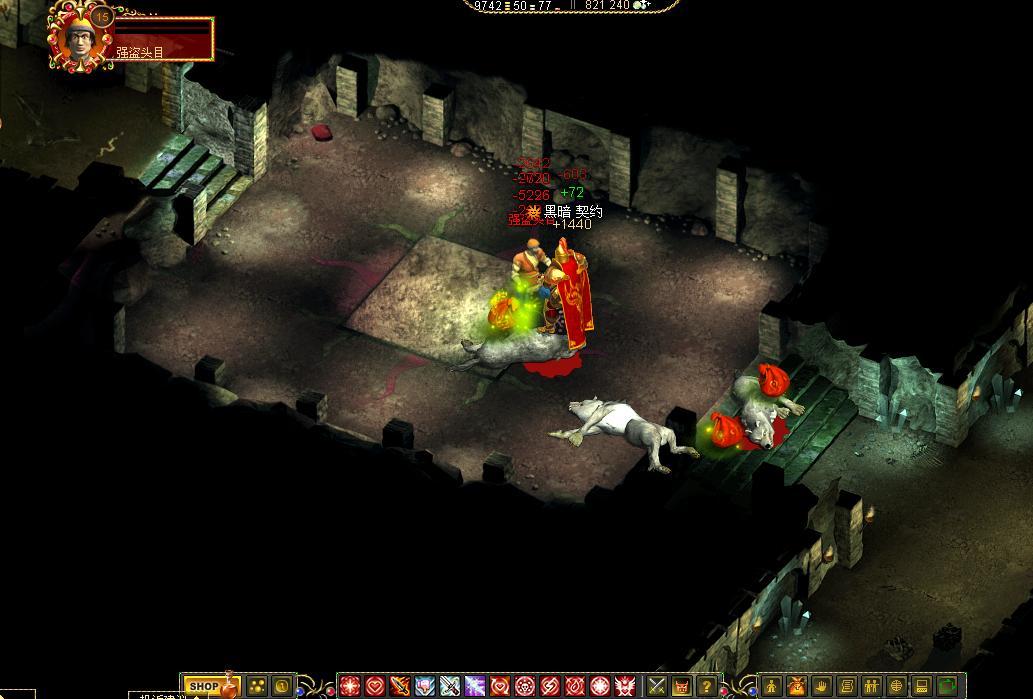Open the quest scroll log
The width and height of the screenshot is (1033, 699).
pyautogui.click(x=847, y=686)
